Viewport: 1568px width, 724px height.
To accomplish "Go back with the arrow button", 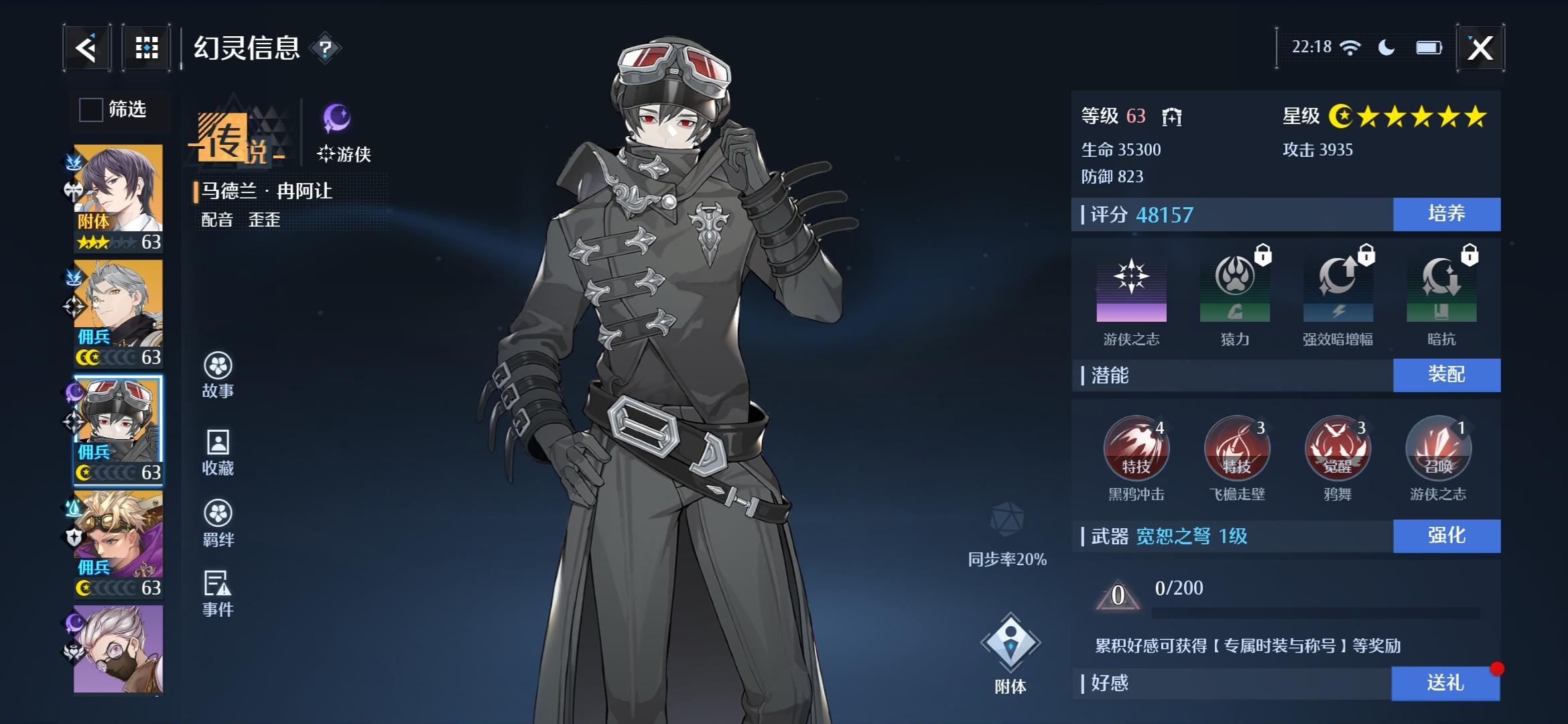I will 86,48.
